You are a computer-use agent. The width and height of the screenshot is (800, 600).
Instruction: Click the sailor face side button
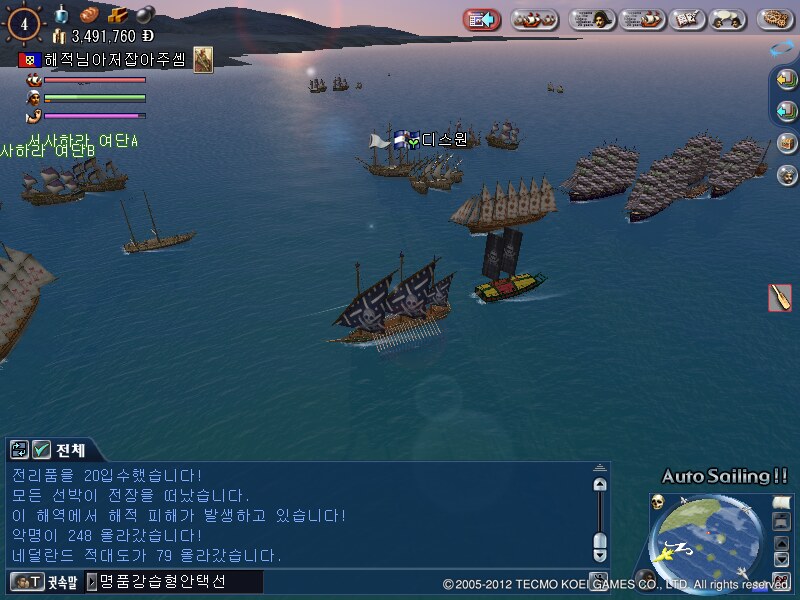(x=786, y=175)
